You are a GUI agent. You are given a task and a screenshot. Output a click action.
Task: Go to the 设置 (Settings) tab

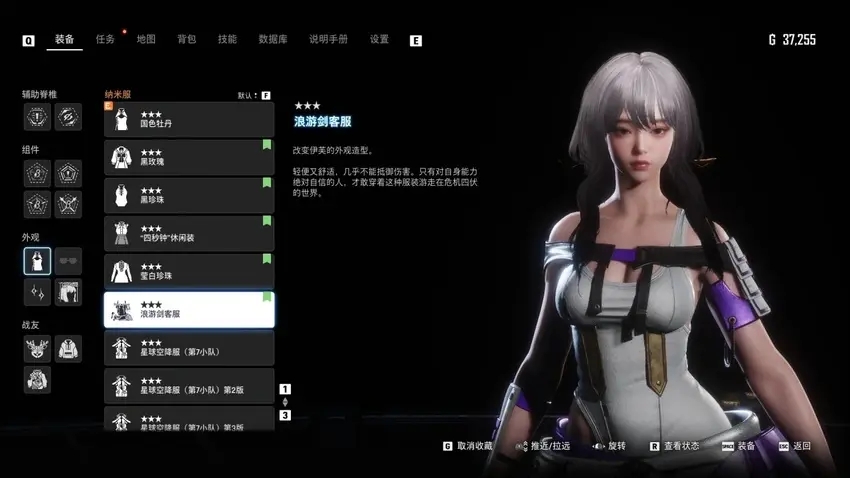click(x=379, y=40)
